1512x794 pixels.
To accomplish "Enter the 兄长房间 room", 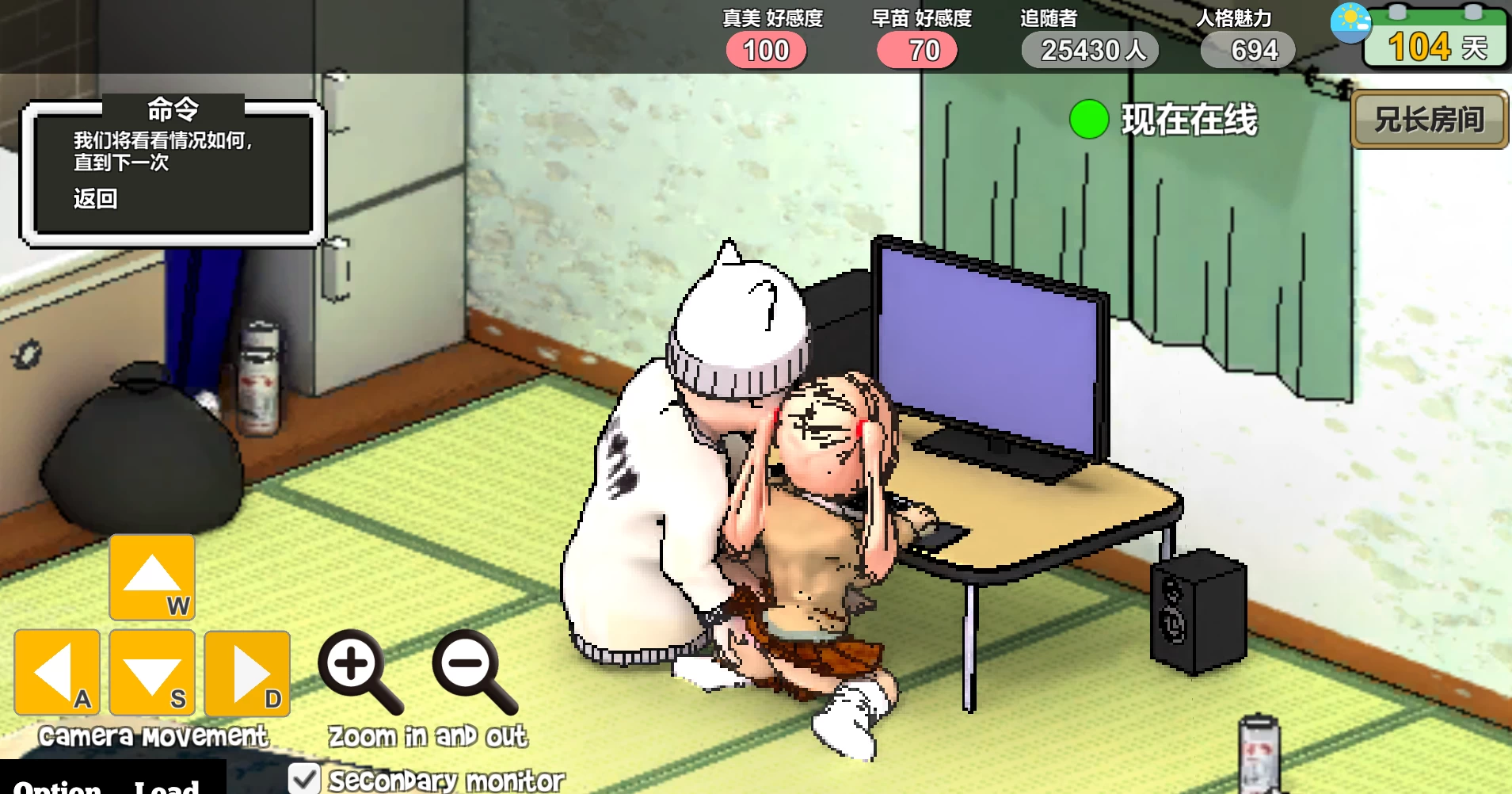I will 1428,120.
